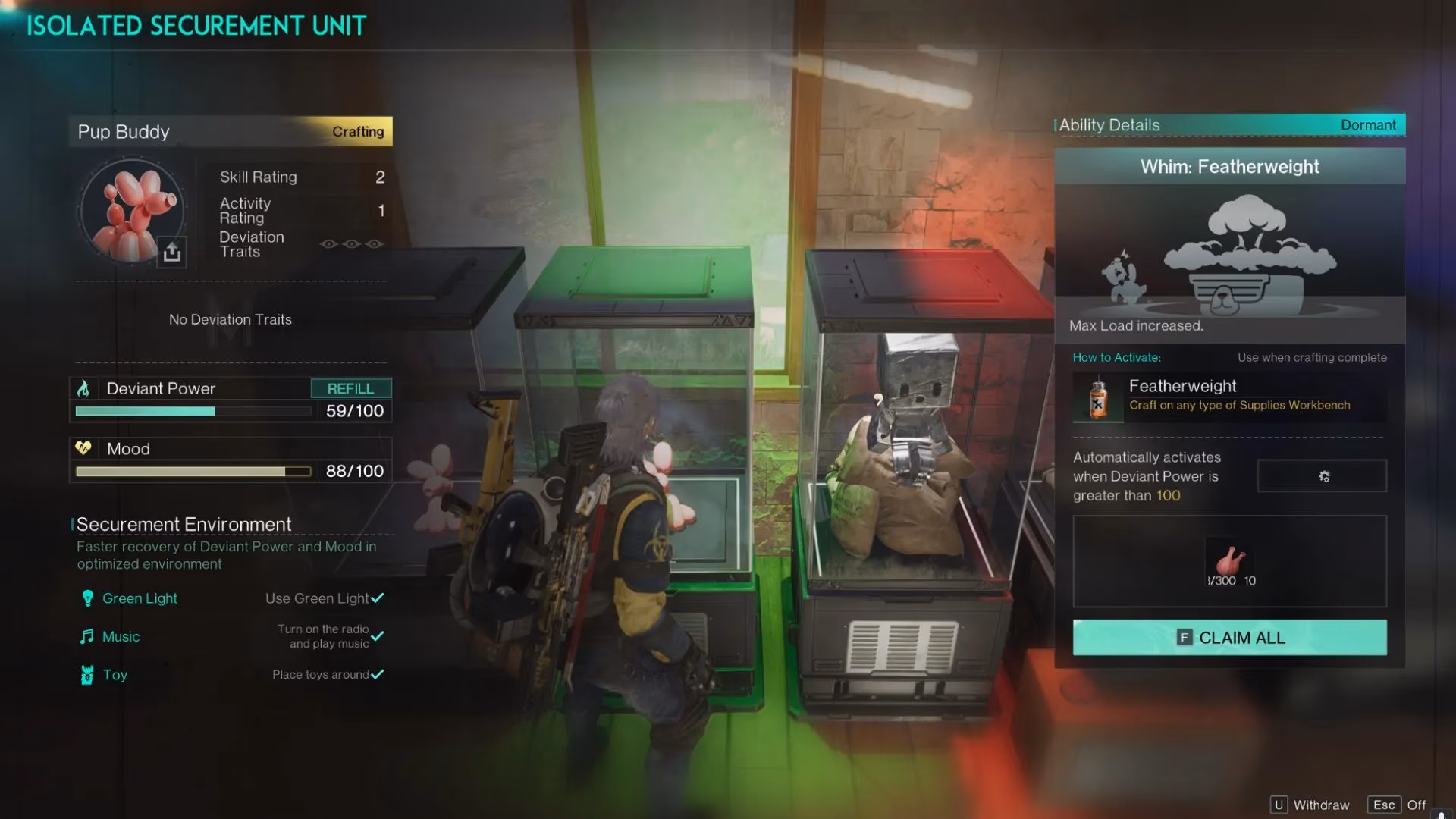This screenshot has width=1456, height=819.
Task: Choose the Green Light environment option
Action: point(140,598)
